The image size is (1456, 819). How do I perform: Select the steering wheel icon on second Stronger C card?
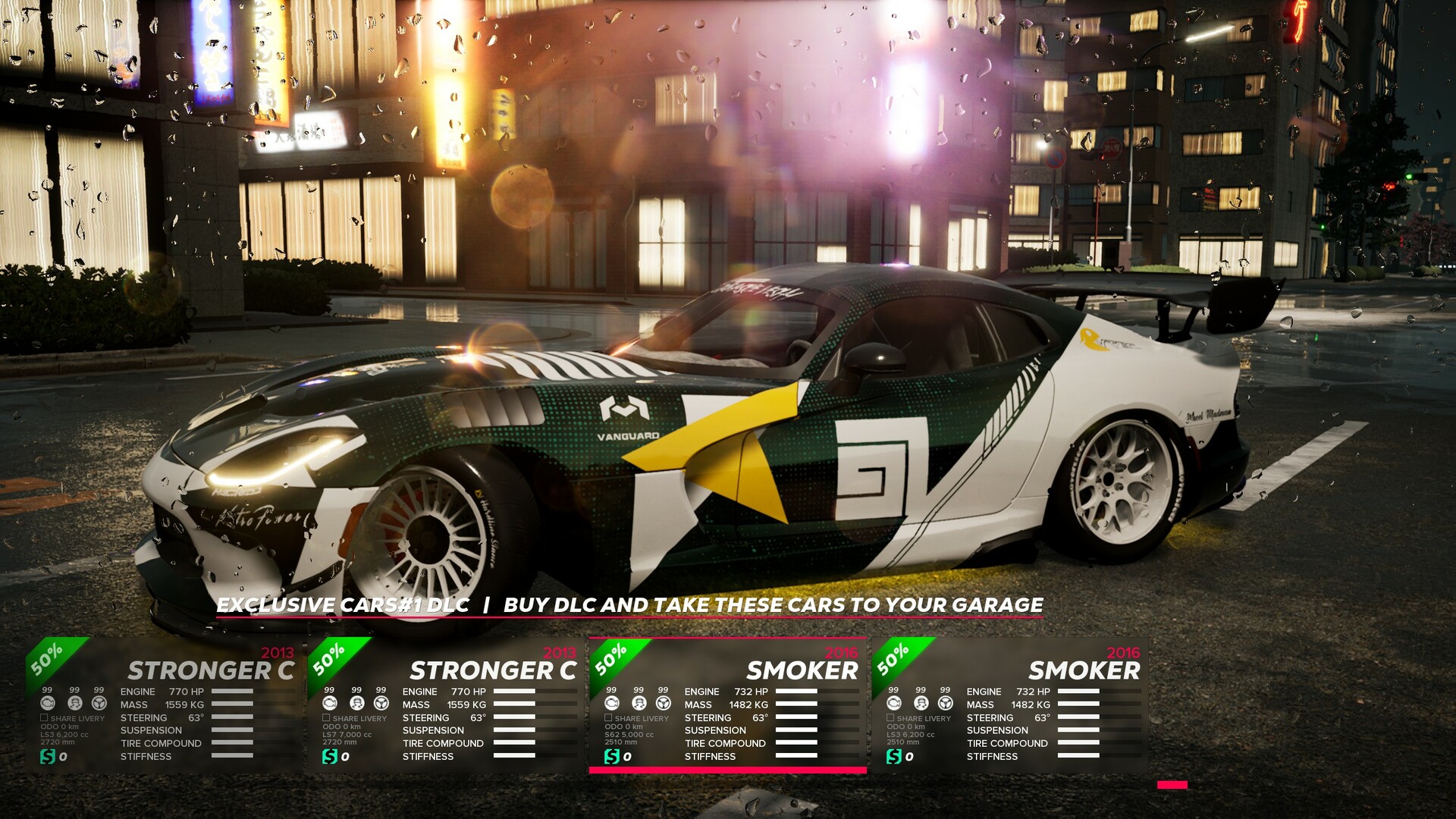point(381,704)
